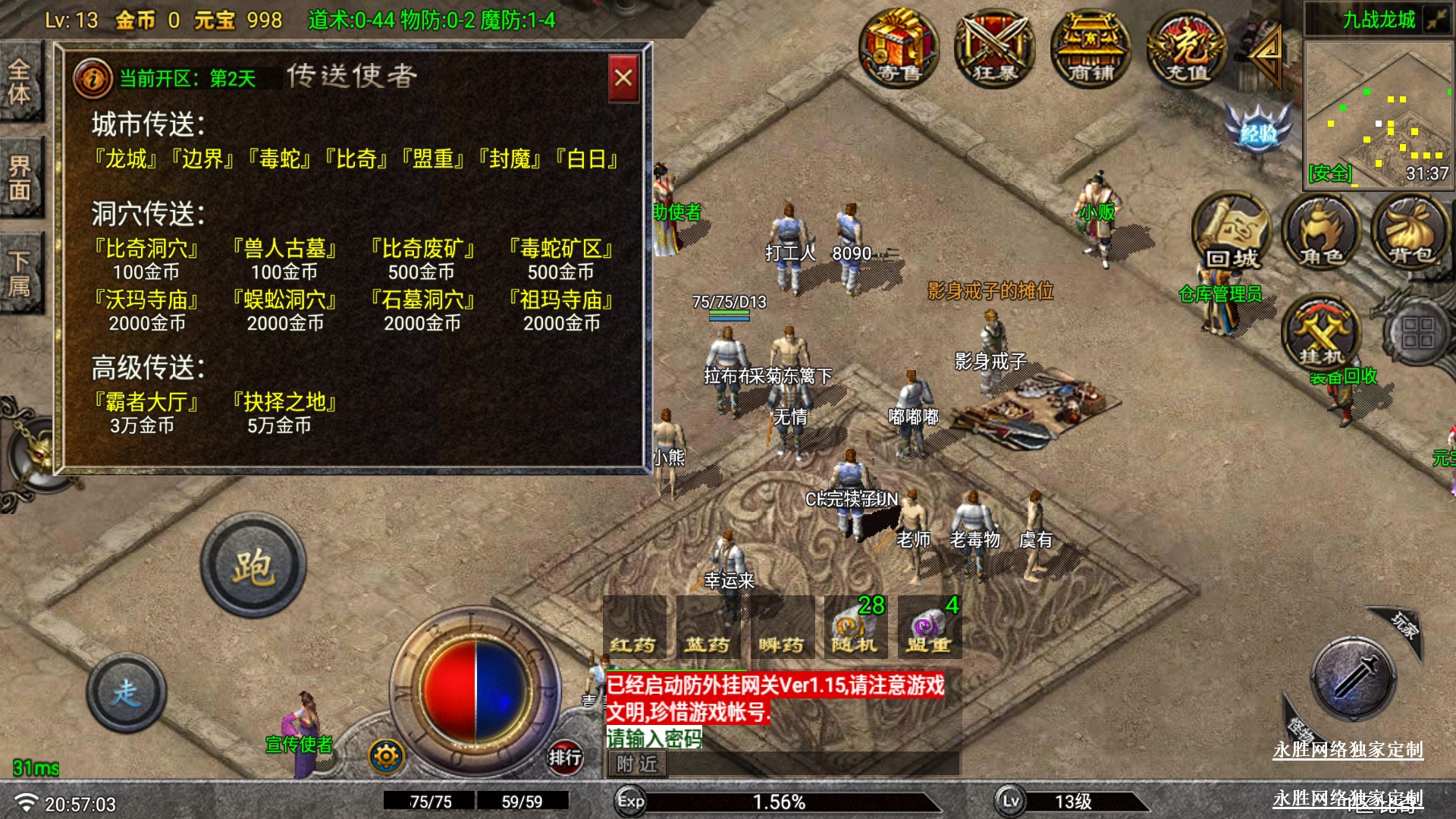Screen dimensions: 1456x819
Task: Switch movement to 跑 run mode
Action: click(253, 566)
